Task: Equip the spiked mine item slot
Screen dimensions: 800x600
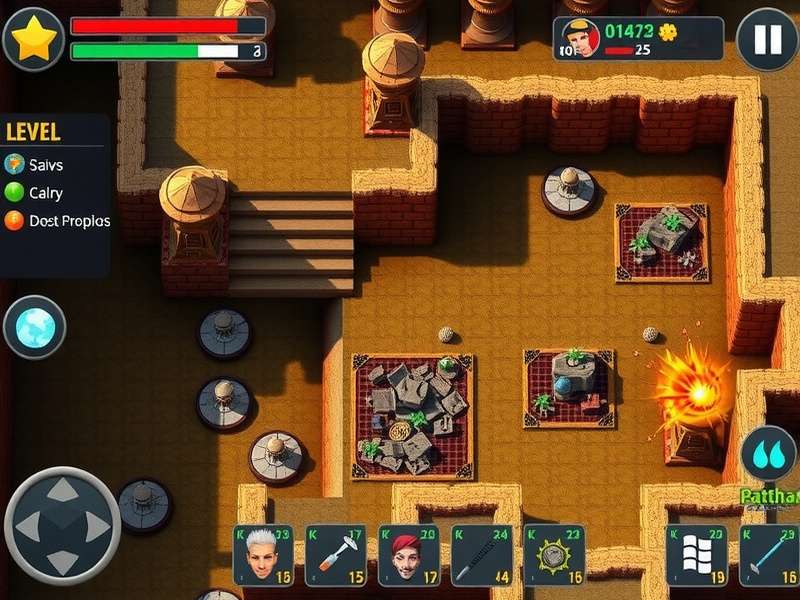Action: pos(554,555)
